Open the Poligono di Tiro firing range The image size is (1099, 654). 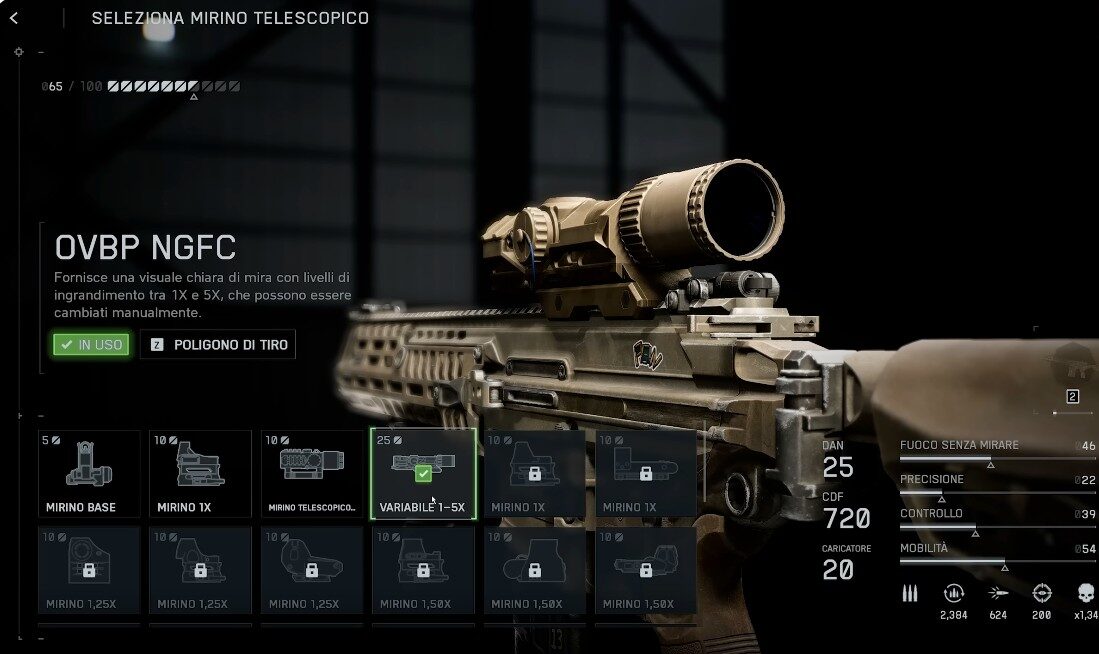tap(218, 345)
